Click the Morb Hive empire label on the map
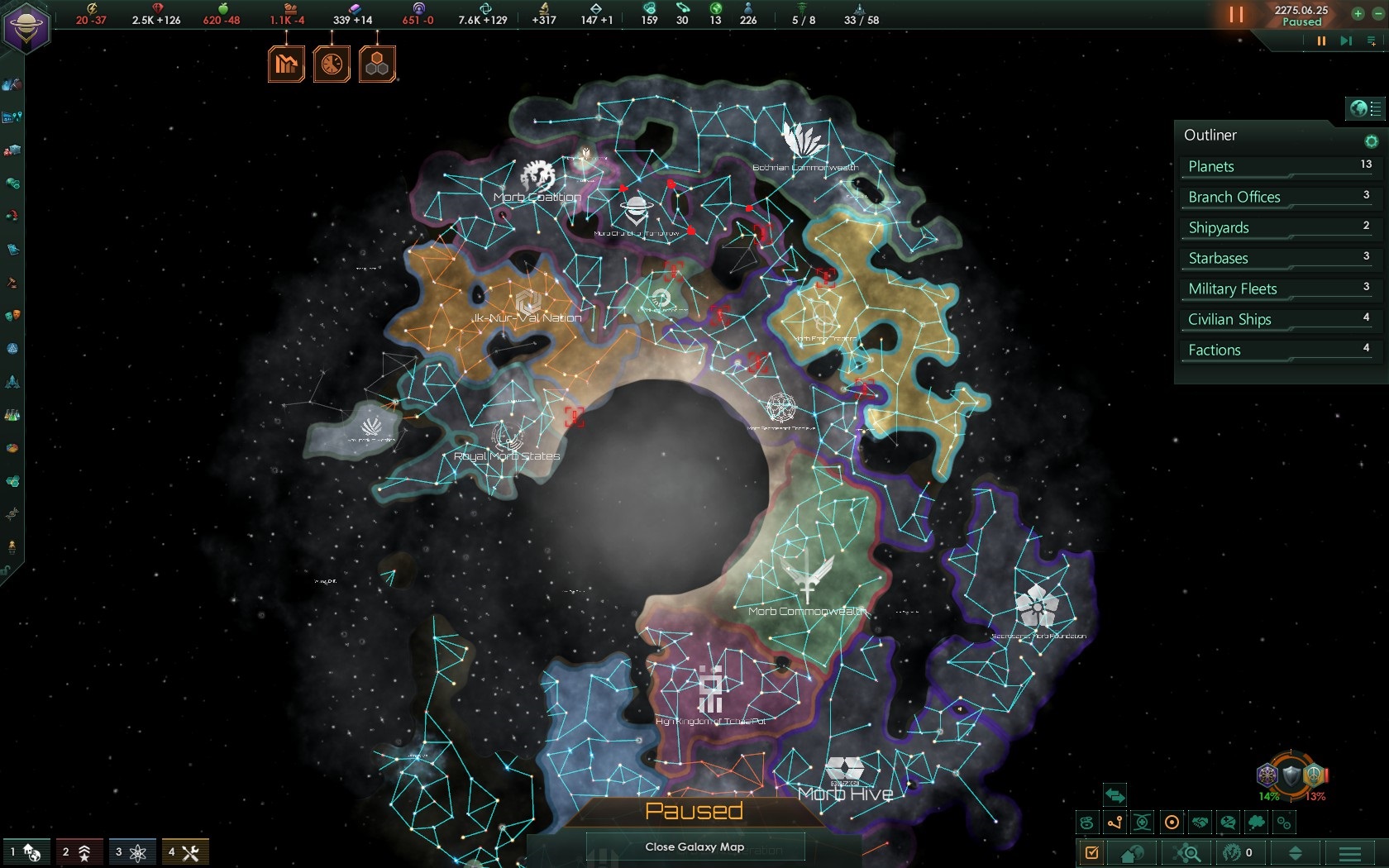The image size is (1389, 868). click(844, 793)
